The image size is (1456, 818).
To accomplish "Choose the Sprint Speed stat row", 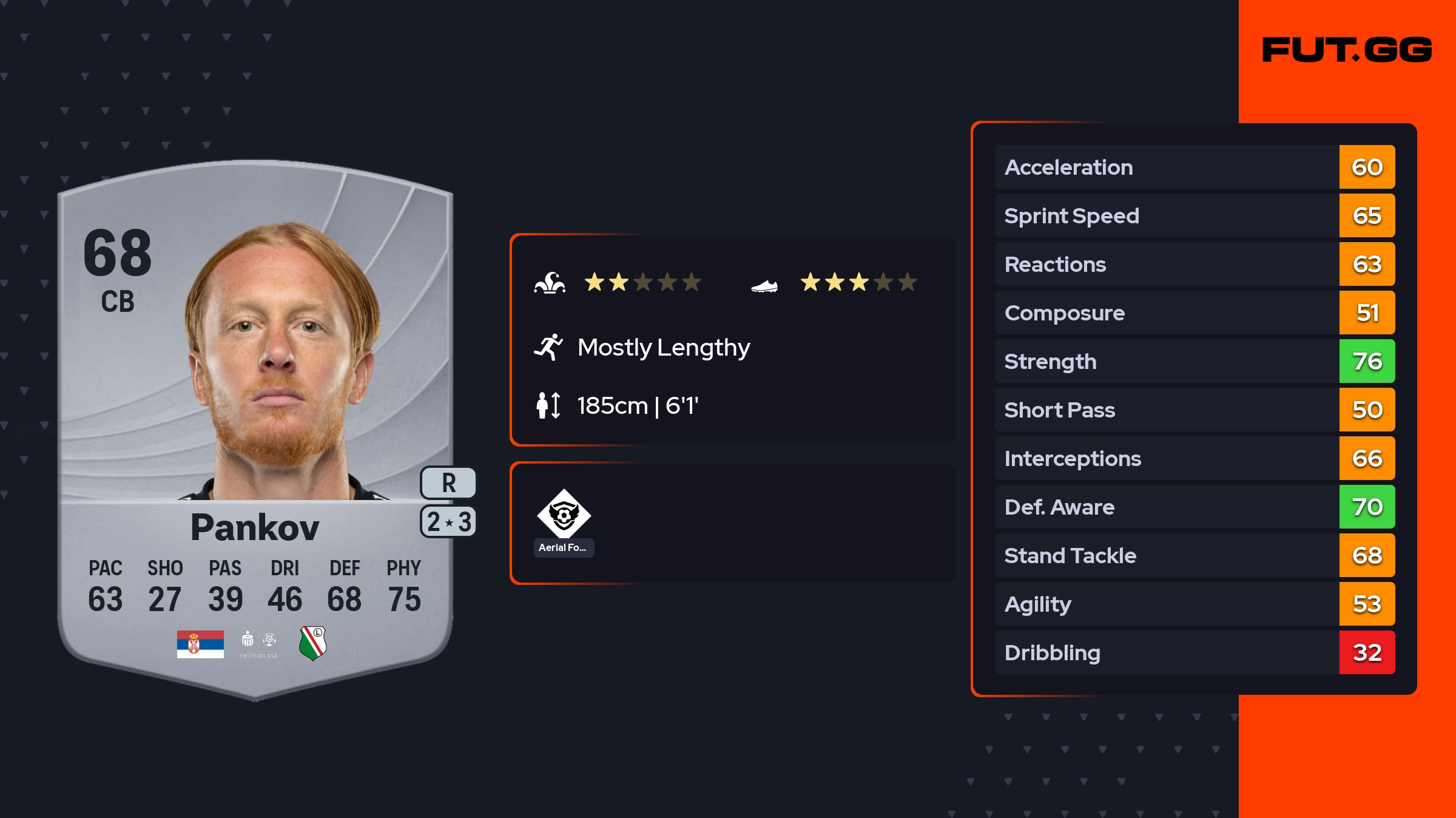I will click(x=1194, y=215).
